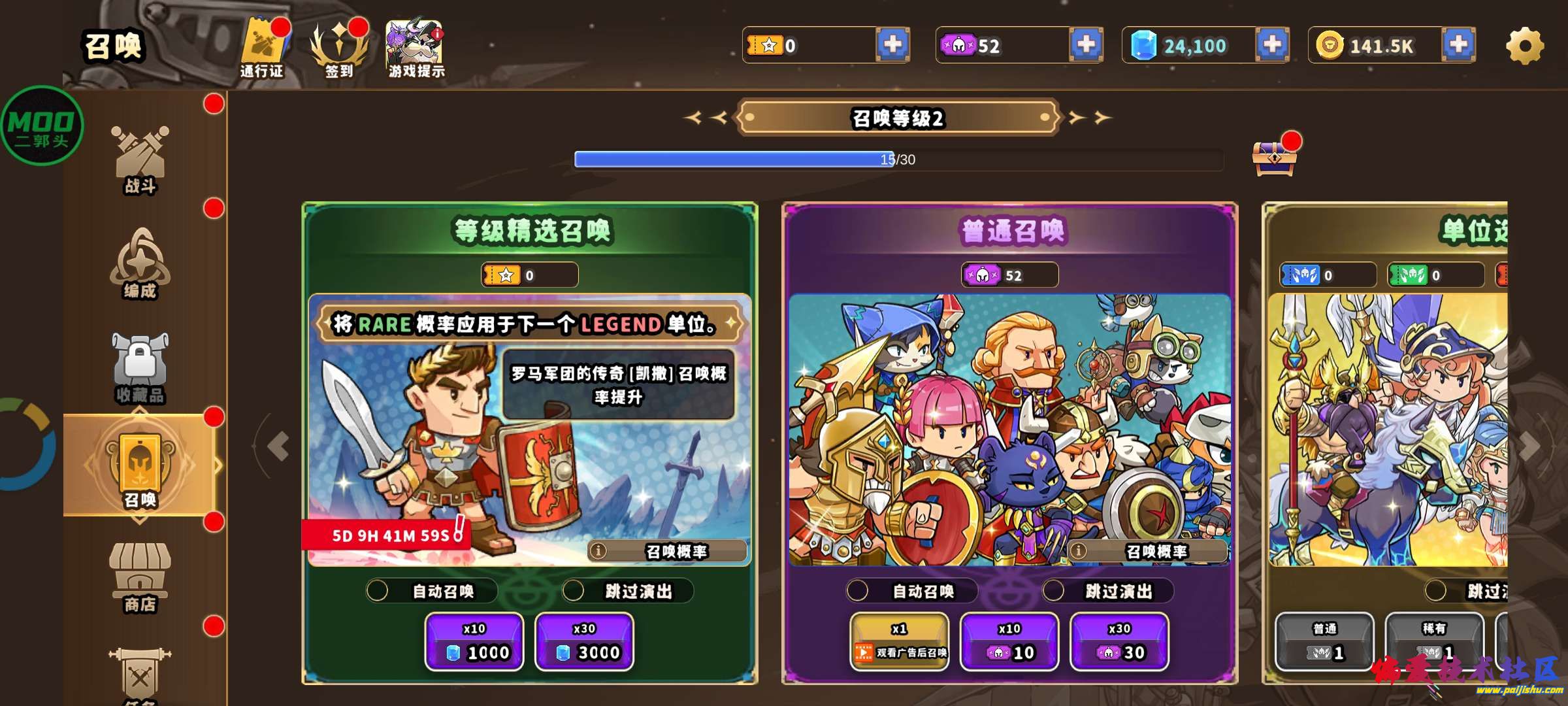
Task: Switch to the 战斗 battle tab
Action: pos(140,160)
